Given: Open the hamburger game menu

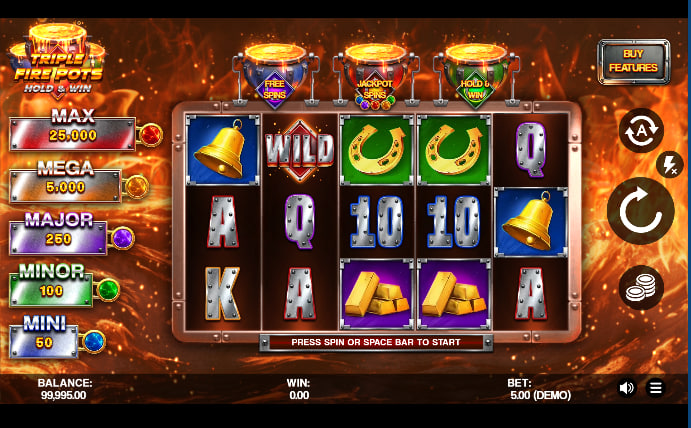Looking at the screenshot, I should tap(656, 388).
